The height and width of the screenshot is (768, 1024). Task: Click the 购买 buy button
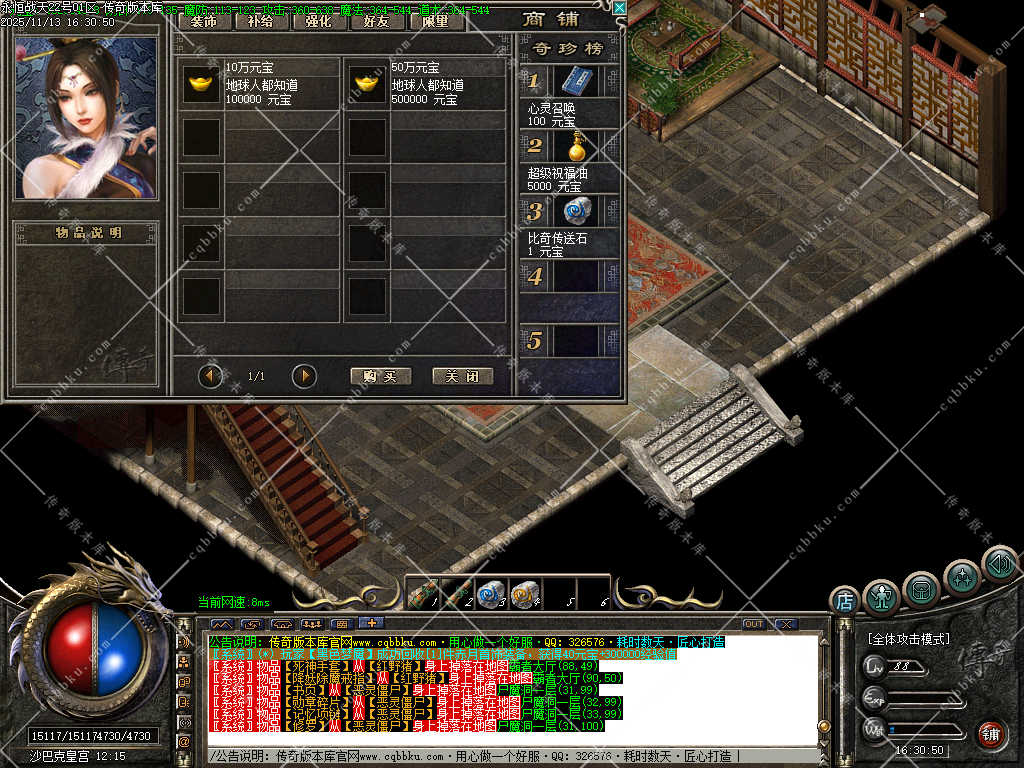[380, 376]
